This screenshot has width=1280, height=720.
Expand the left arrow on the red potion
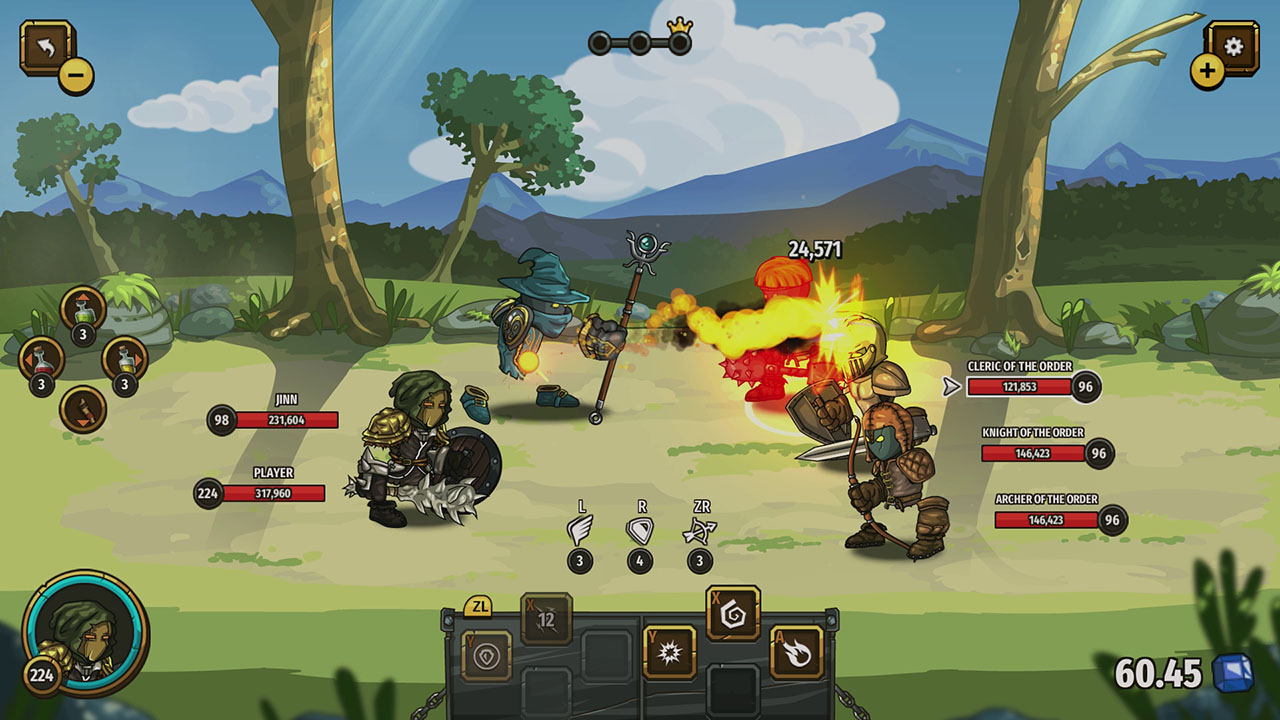(29, 360)
